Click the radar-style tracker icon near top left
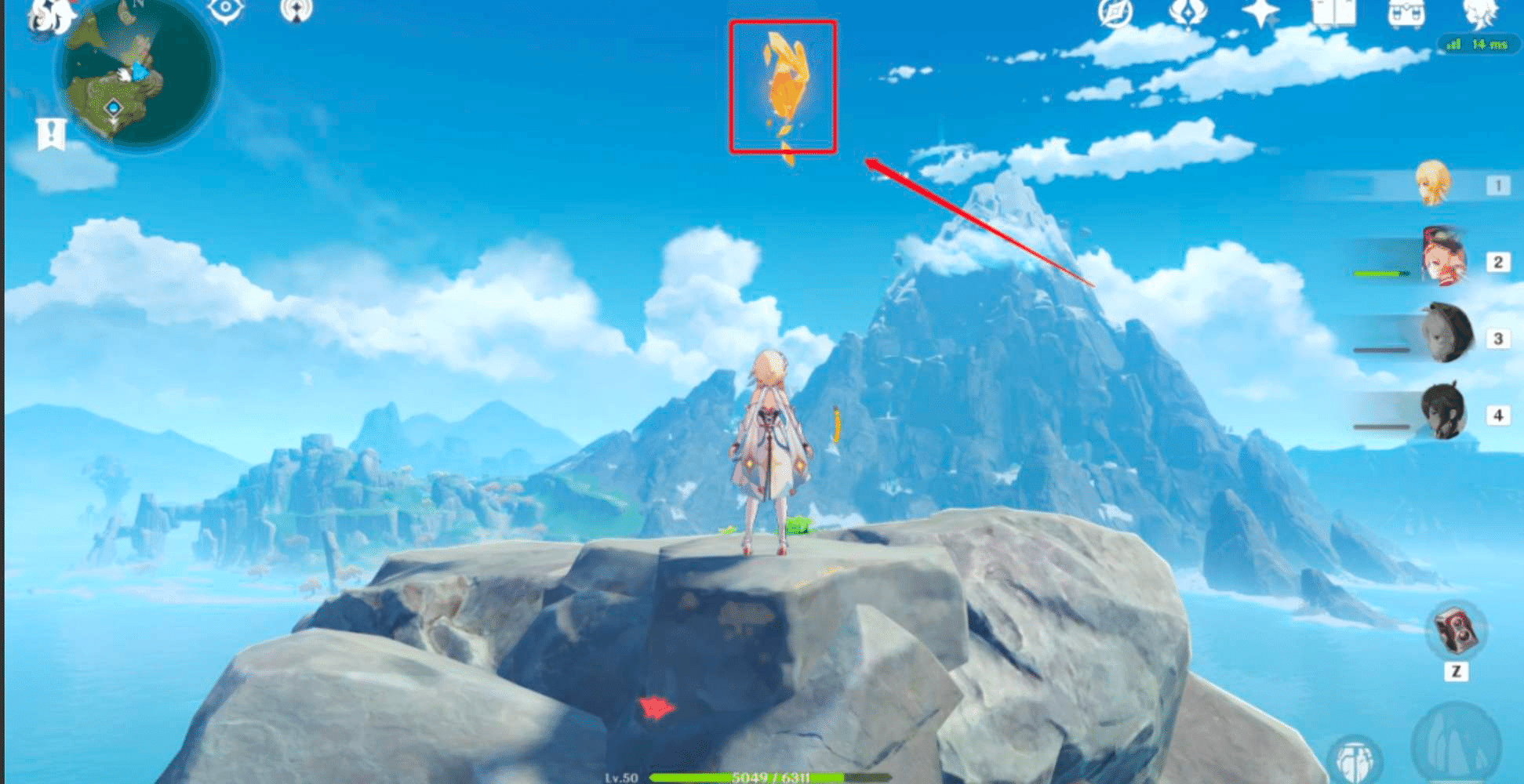Viewport: 1524px width, 784px height. pos(296,11)
